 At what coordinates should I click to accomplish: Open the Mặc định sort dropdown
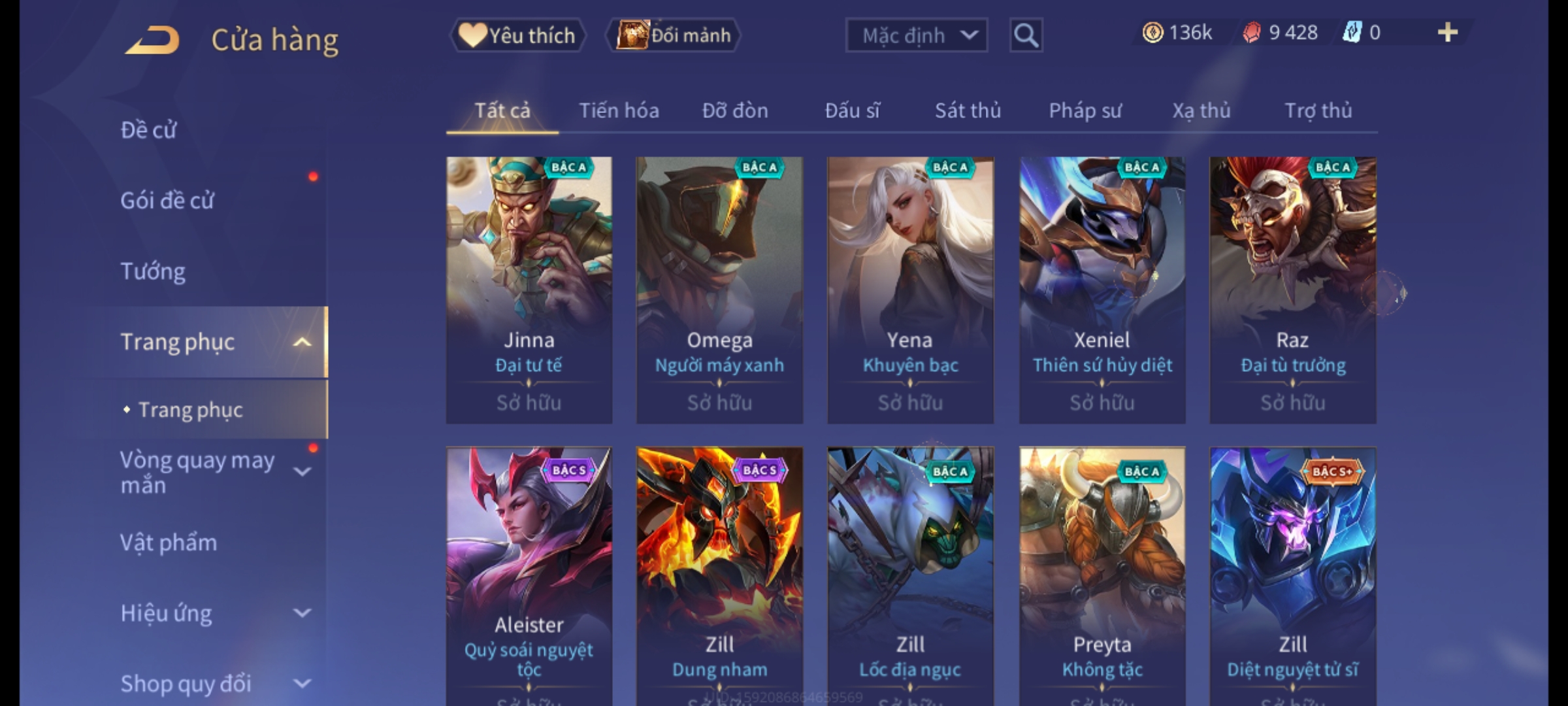coord(916,35)
